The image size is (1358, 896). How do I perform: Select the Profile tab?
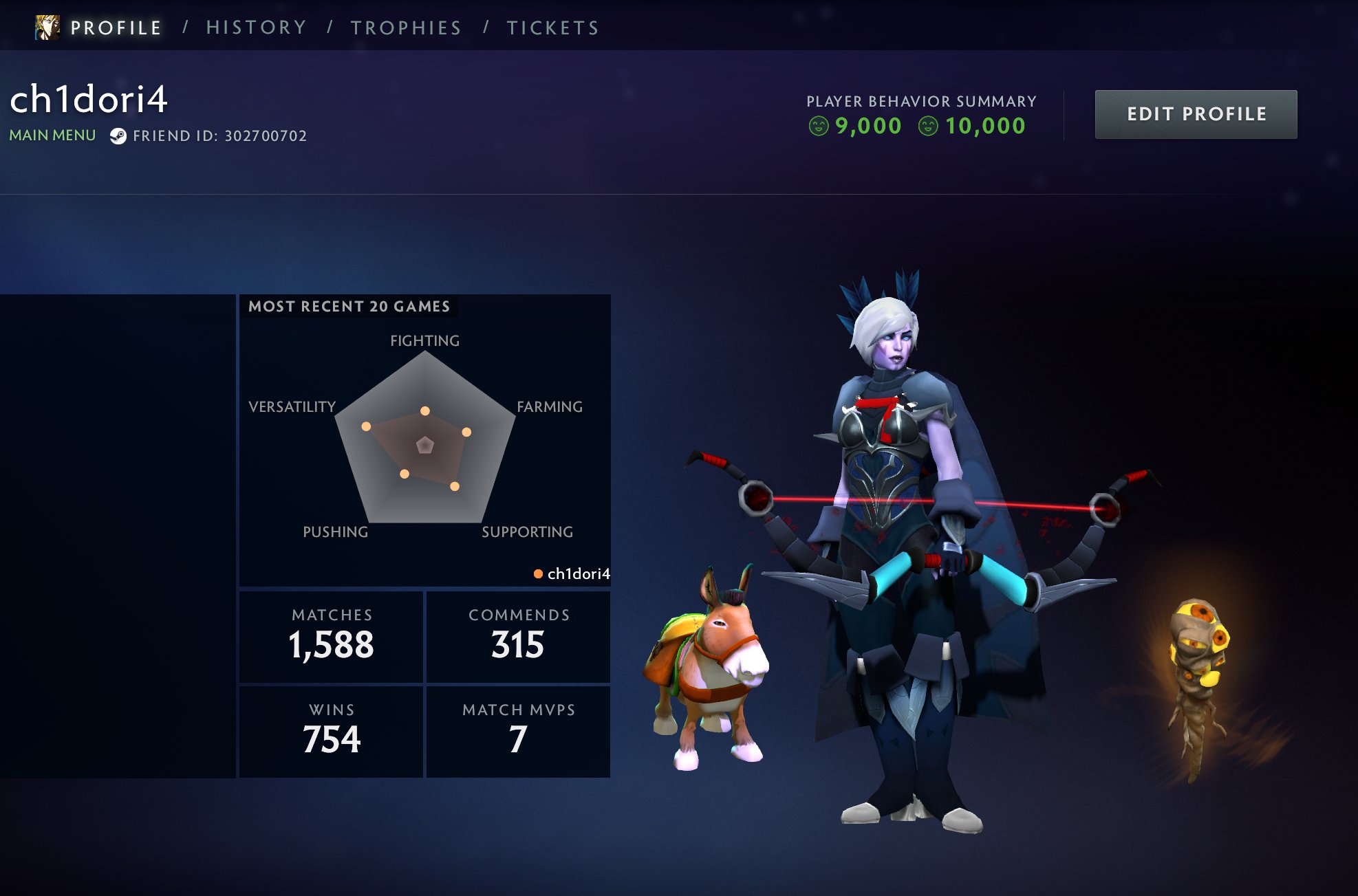coord(116,28)
